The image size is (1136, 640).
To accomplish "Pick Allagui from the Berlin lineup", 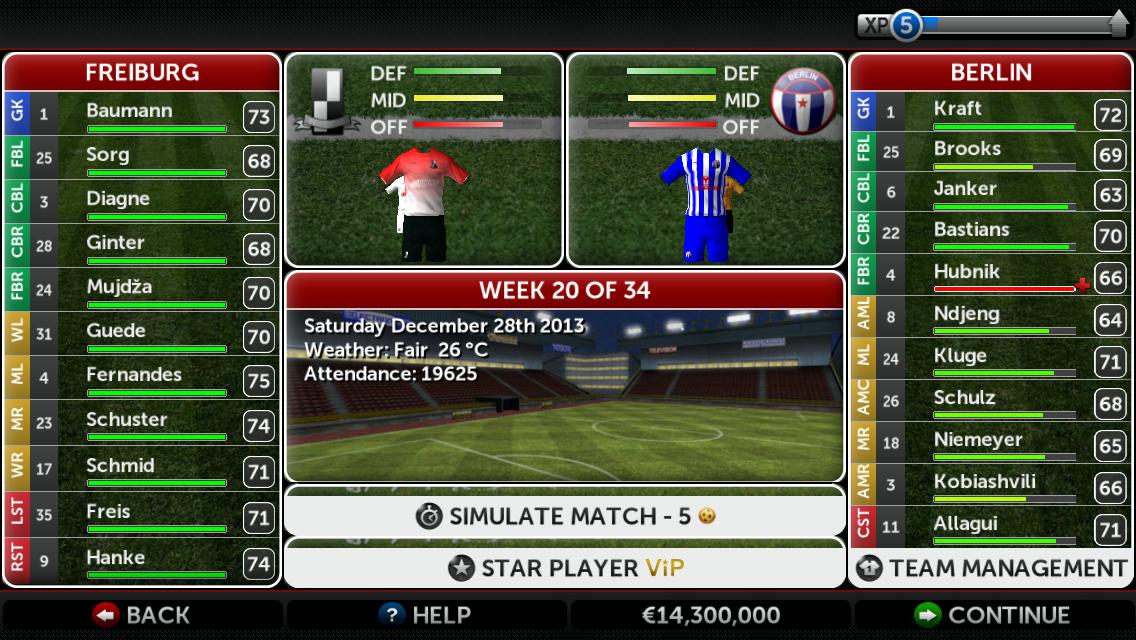I will [990, 527].
